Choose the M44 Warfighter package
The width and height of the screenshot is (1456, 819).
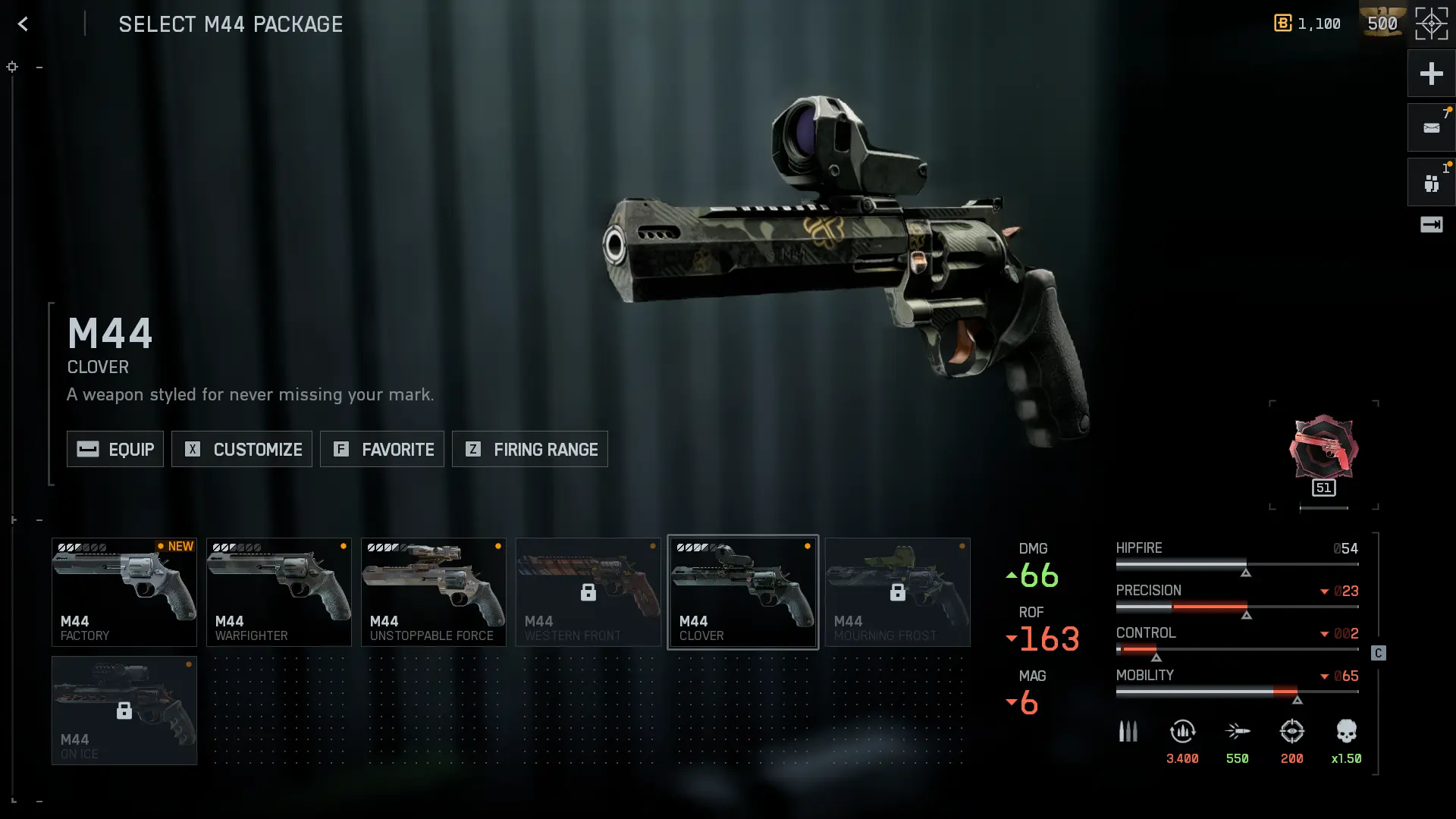(x=279, y=592)
